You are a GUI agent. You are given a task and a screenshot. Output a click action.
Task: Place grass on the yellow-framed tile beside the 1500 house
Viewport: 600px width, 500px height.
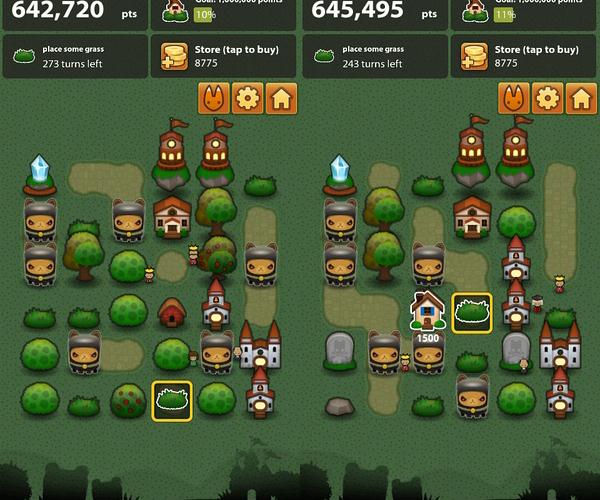pos(472,312)
